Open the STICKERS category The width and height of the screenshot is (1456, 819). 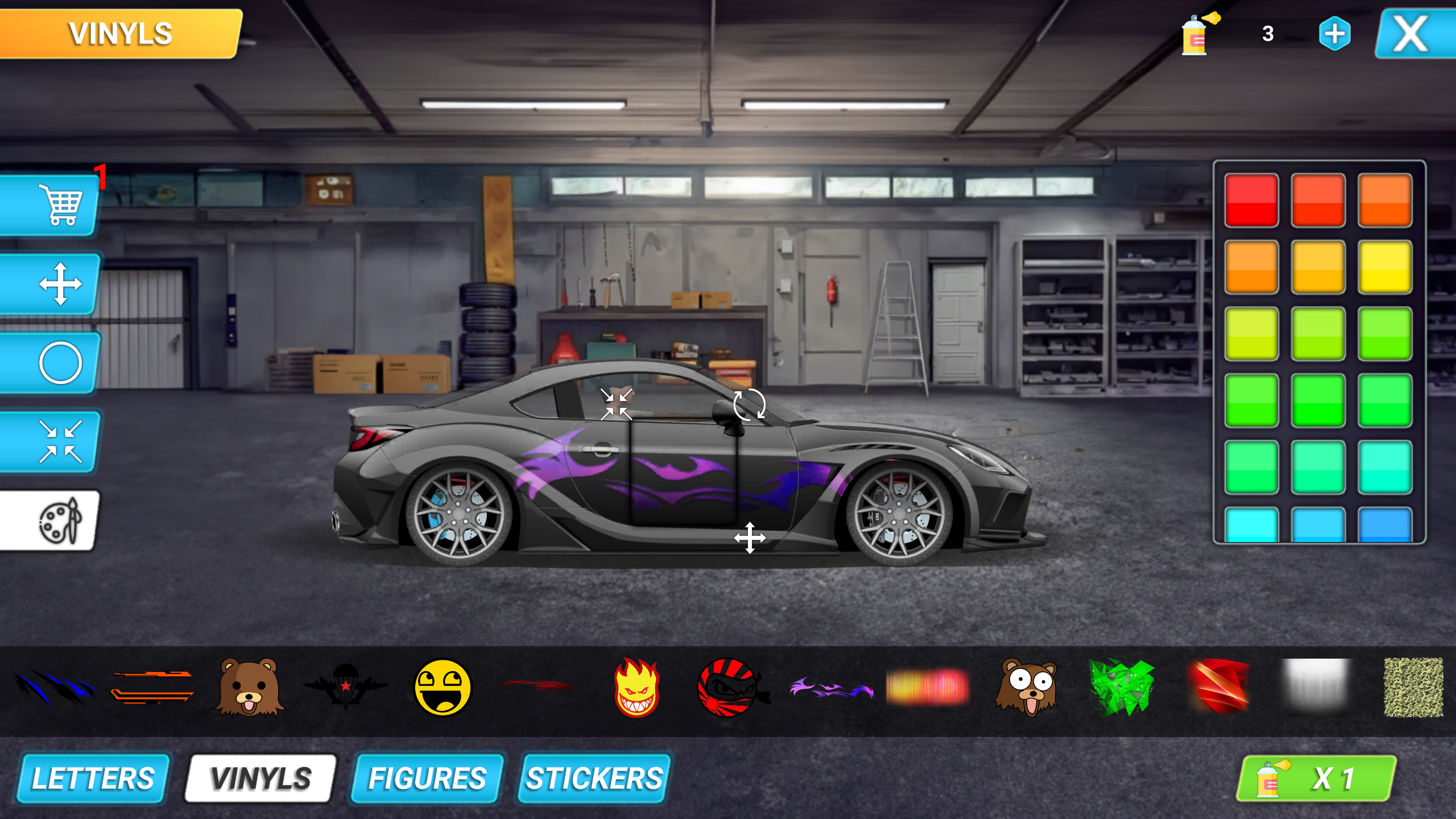click(x=593, y=778)
